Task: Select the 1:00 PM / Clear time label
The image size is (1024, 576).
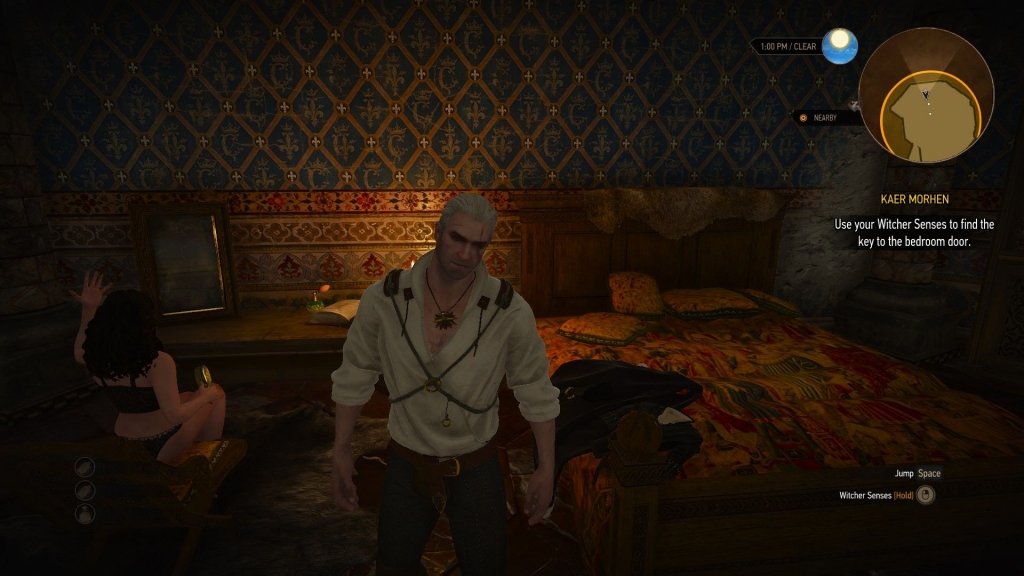Action: 788,46
